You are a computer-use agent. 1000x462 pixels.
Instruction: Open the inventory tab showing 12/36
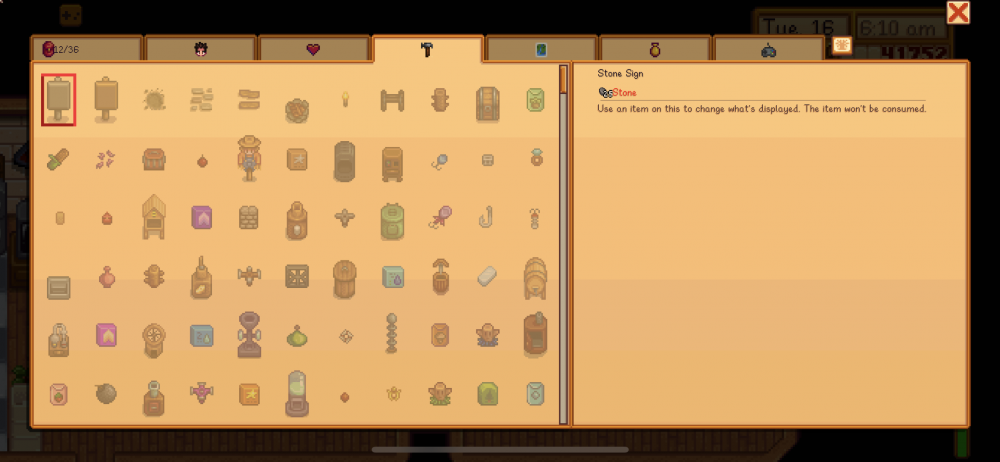[86, 48]
